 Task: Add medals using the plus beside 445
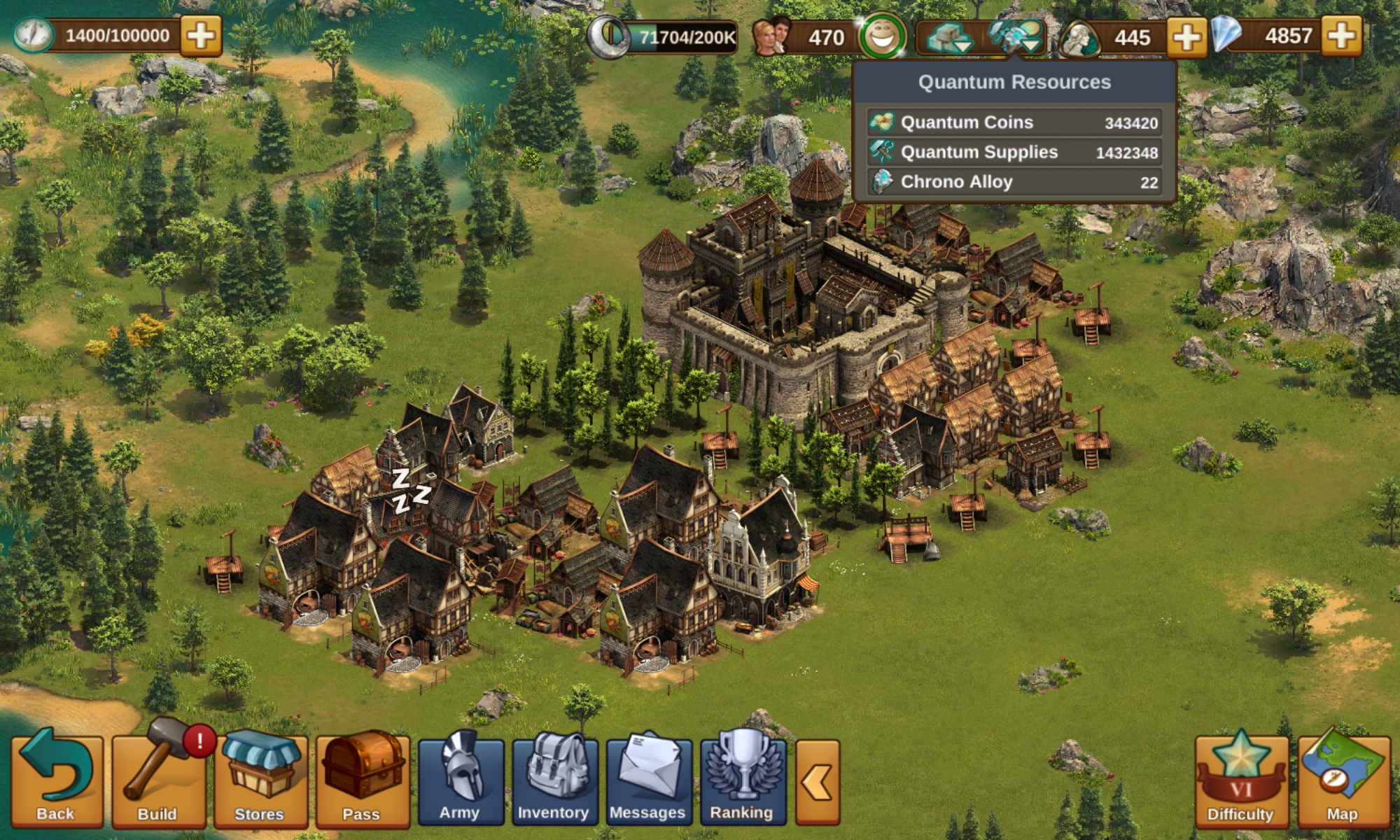point(1186,36)
